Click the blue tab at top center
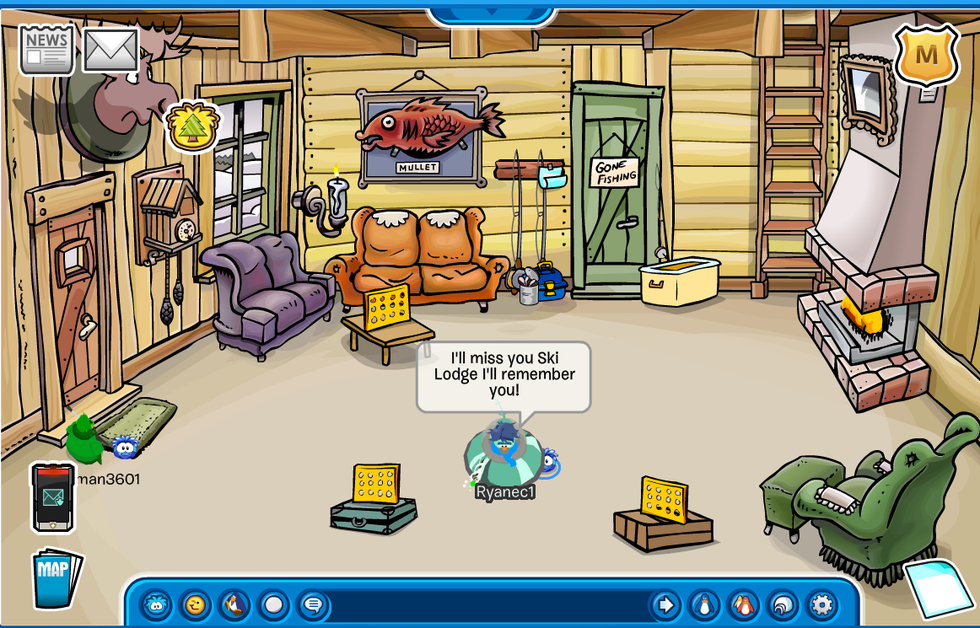980x628 pixels. 491,14
